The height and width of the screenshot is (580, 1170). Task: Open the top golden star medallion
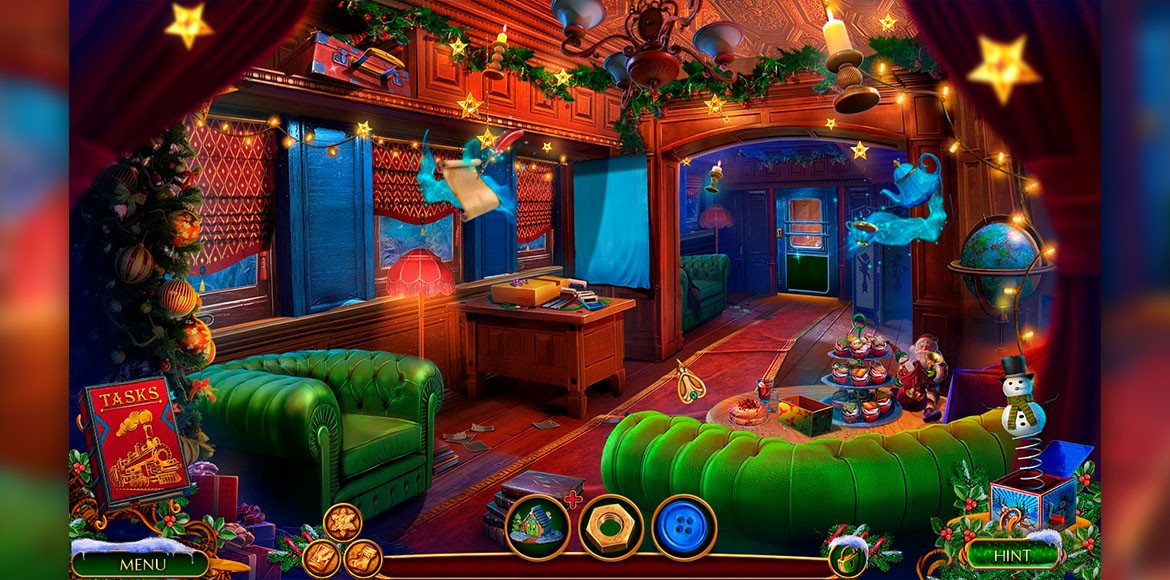(x=342, y=522)
